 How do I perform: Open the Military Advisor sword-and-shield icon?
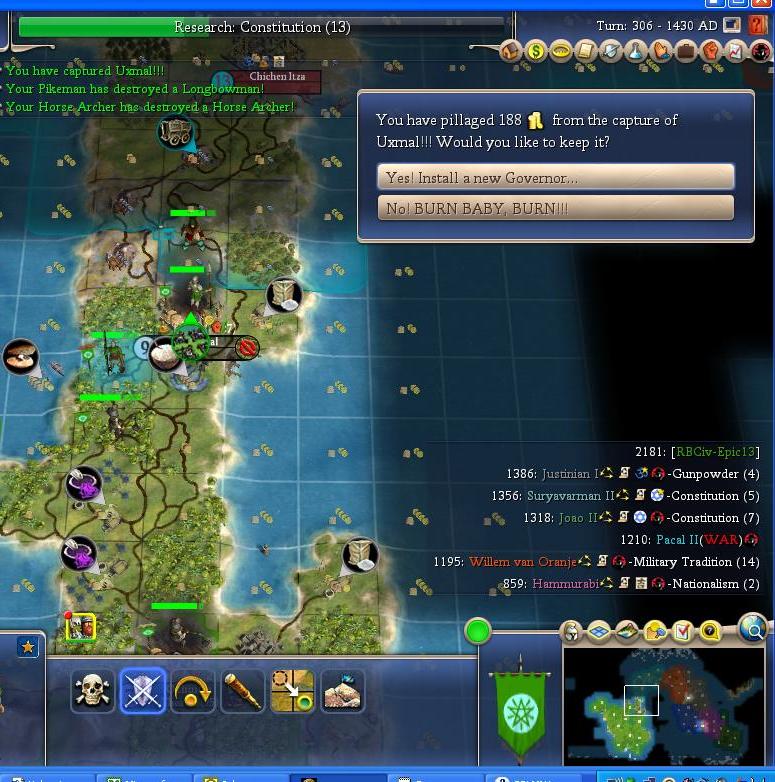coord(611,51)
